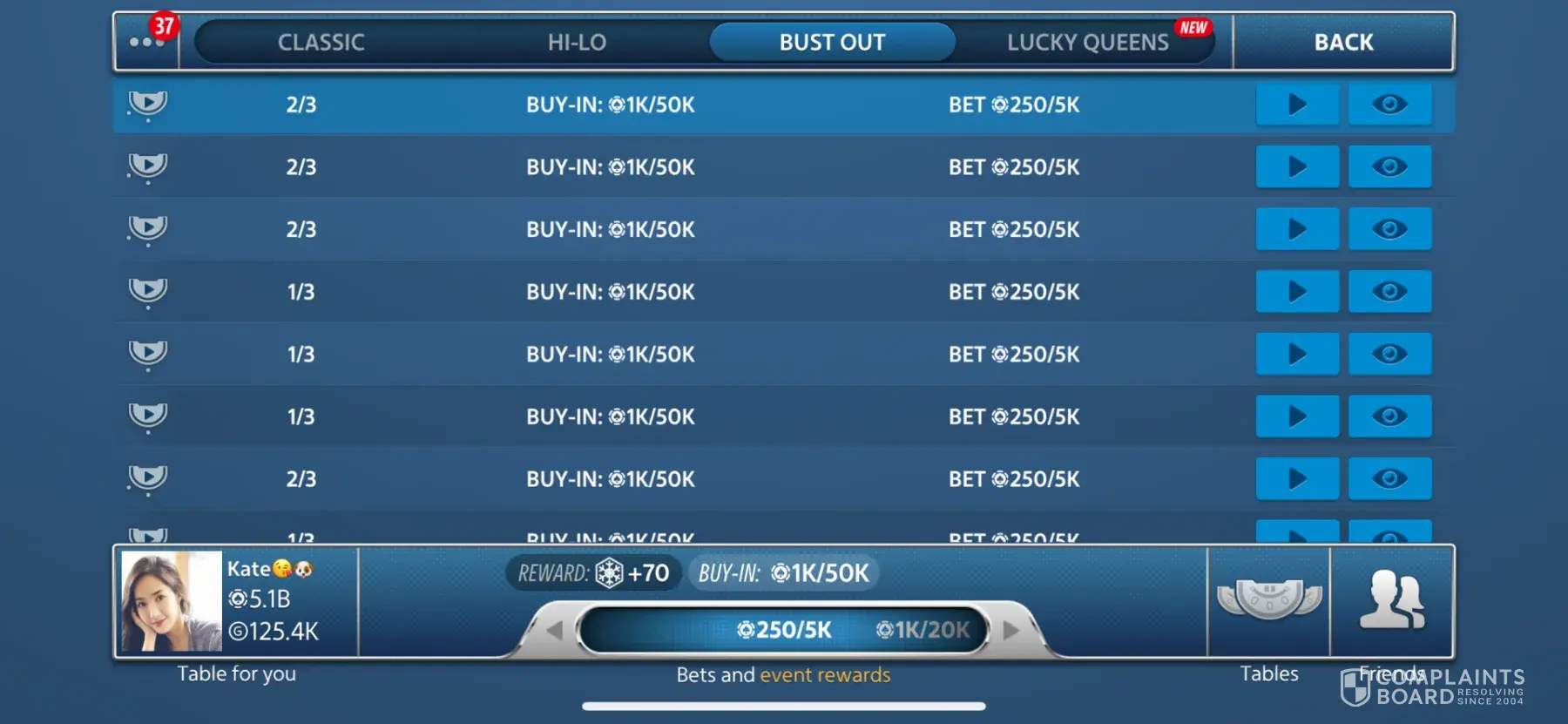The image size is (1568, 724).
Task: Join the highlighted first table with play button
Action: point(1296,105)
